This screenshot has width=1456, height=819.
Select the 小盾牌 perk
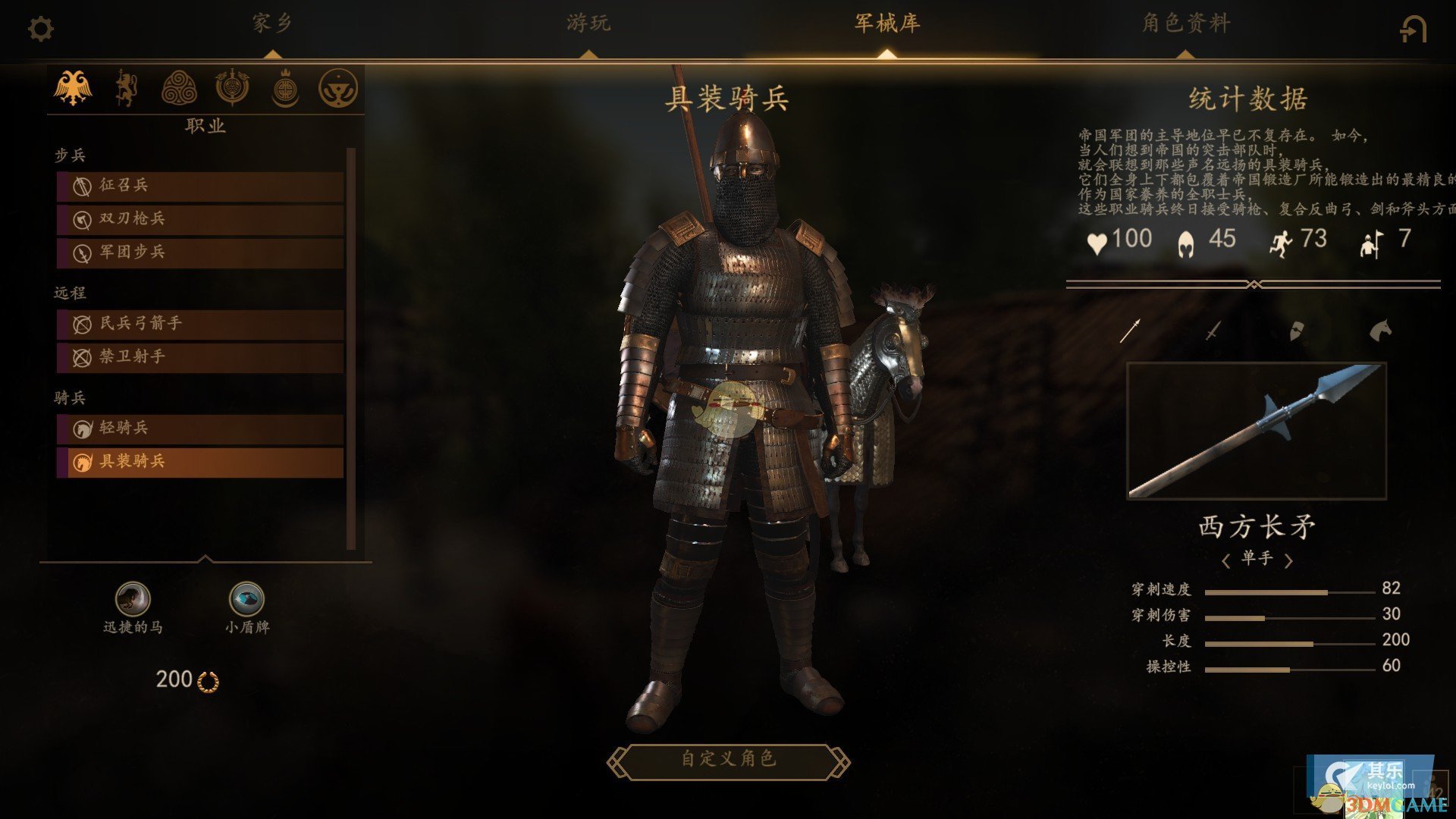pos(246,599)
